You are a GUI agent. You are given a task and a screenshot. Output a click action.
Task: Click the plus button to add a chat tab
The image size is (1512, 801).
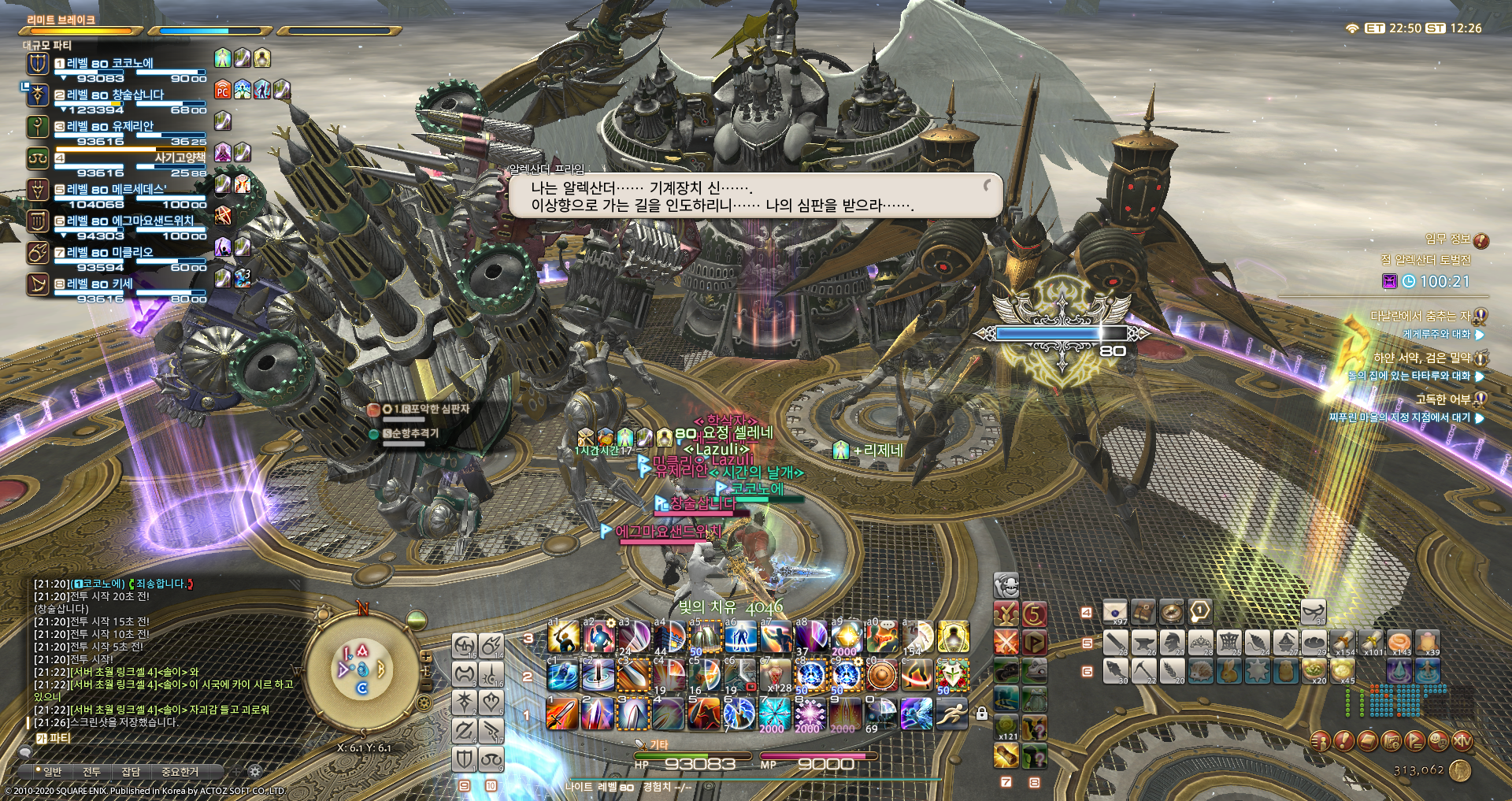pyautogui.click(x=235, y=770)
